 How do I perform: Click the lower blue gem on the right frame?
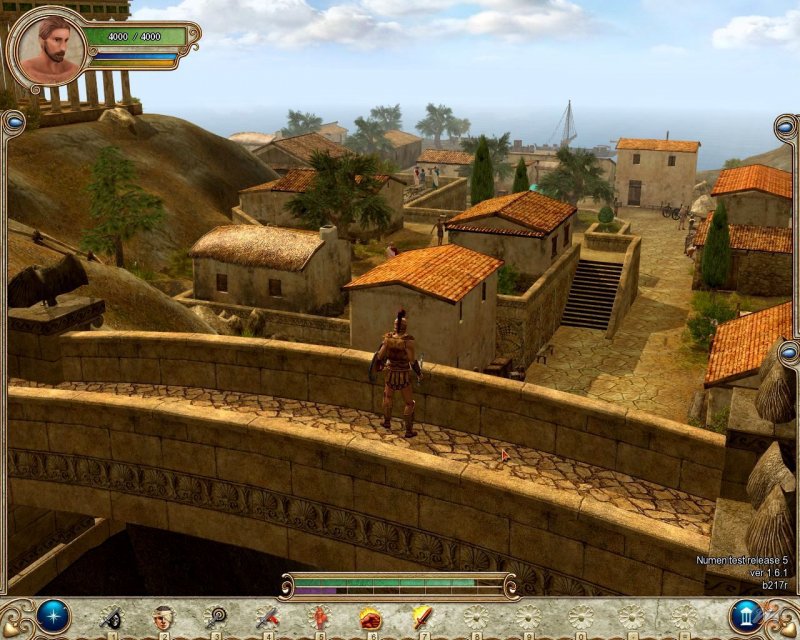[787, 352]
